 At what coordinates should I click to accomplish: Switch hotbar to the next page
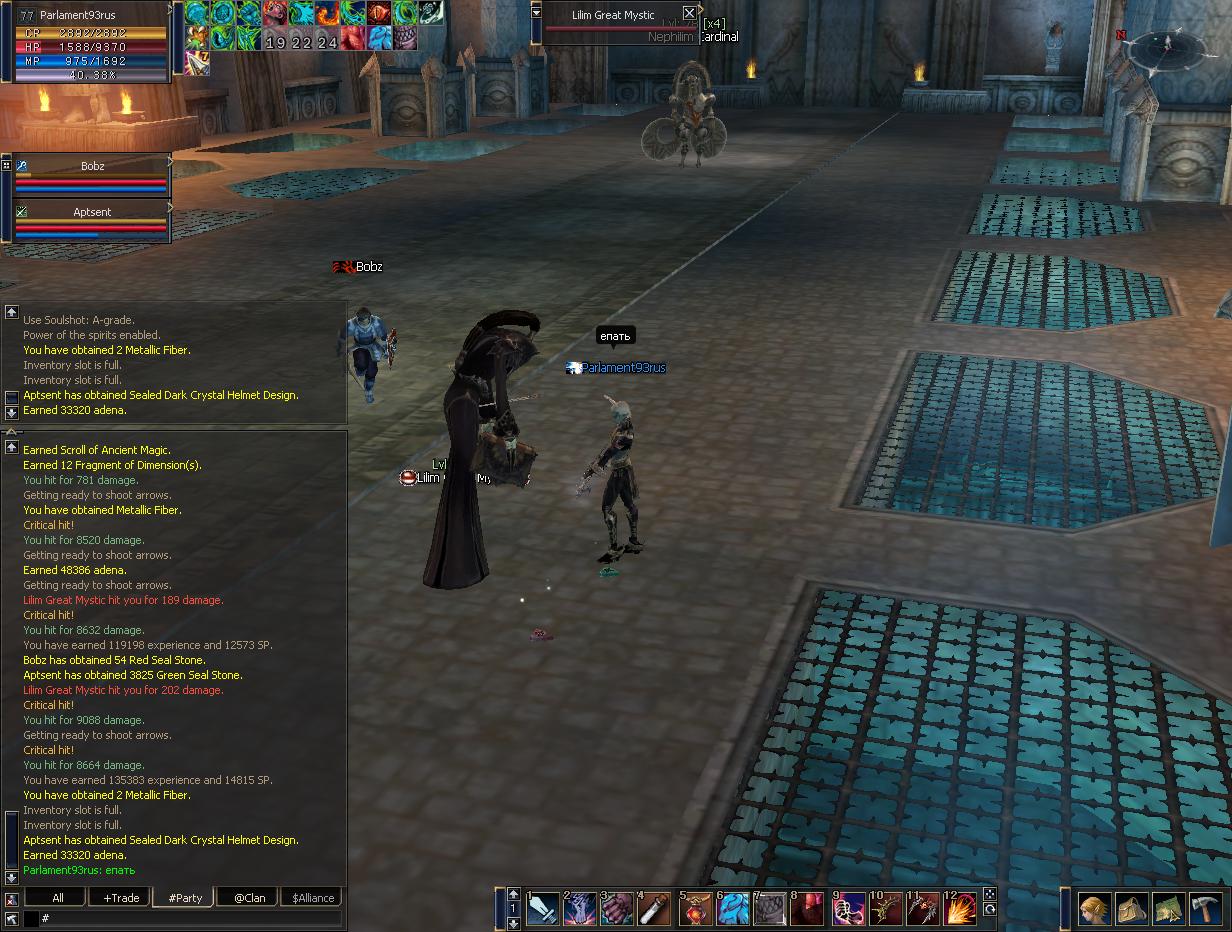click(x=514, y=894)
